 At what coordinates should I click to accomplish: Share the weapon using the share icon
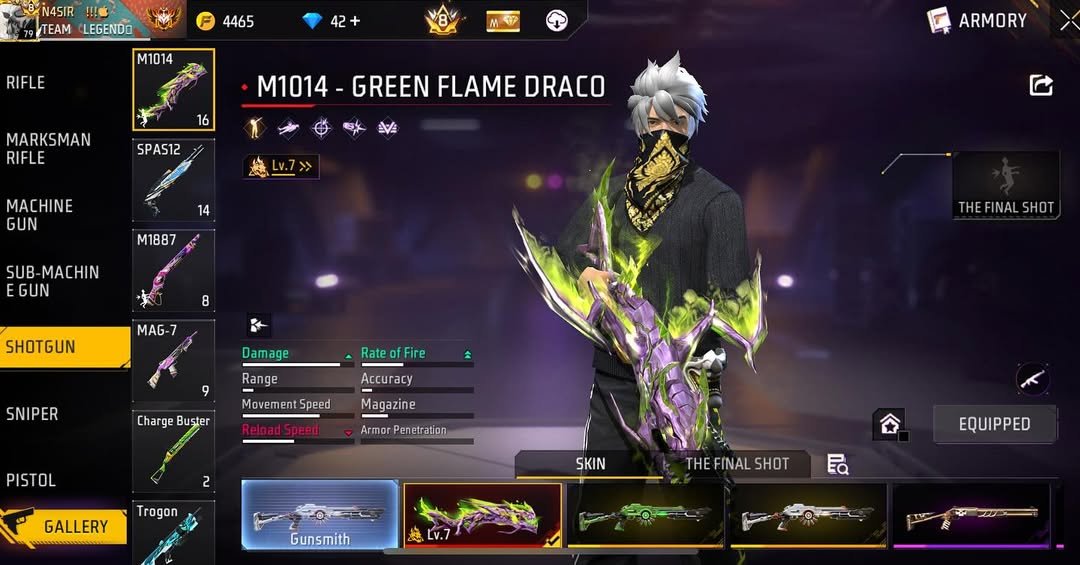(x=1041, y=86)
